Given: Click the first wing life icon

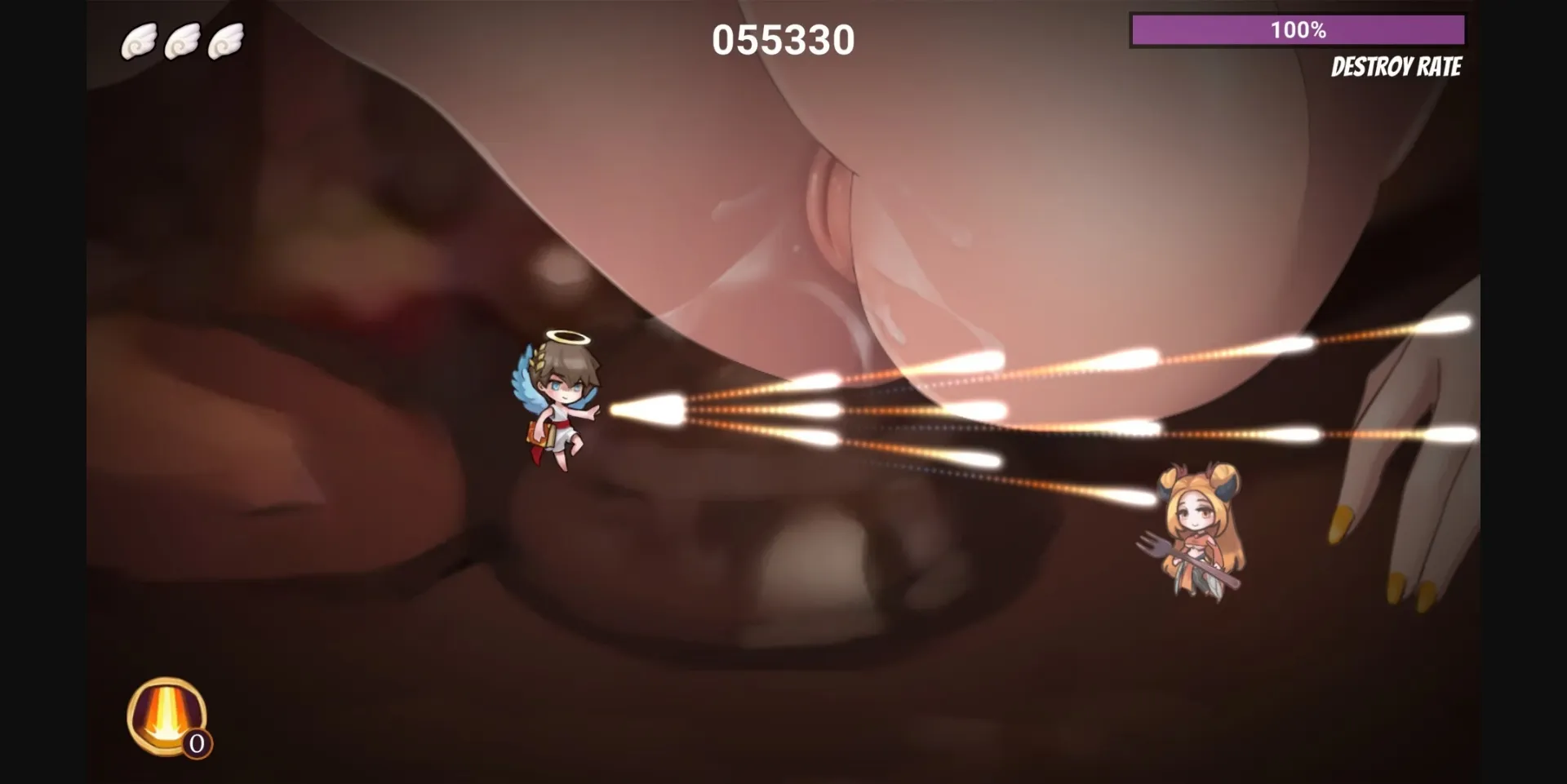Looking at the screenshot, I should click(139, 39).
